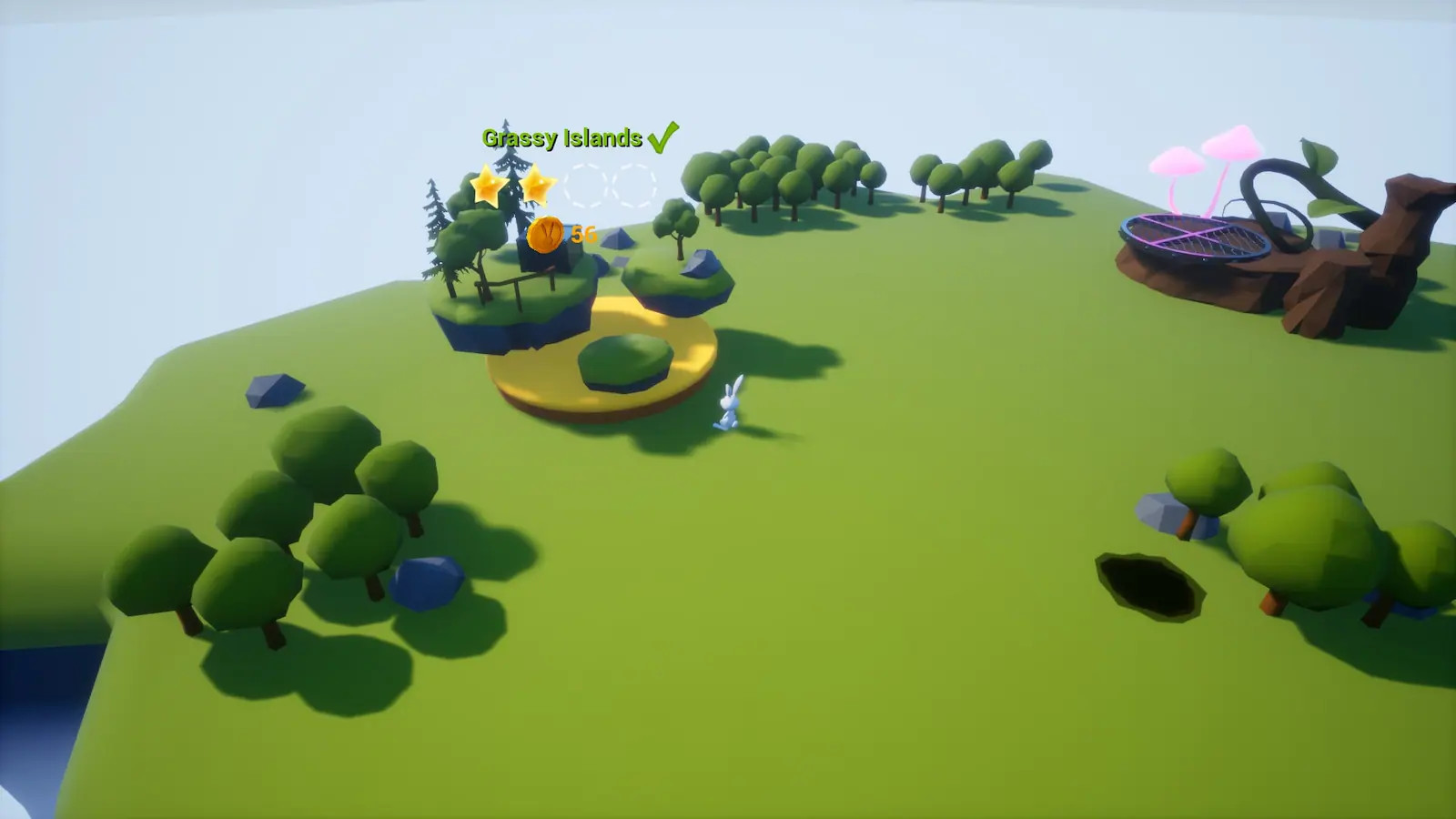The height and width of the screenshot is (819, 1456).
Task: Click the Grassy Islands title text
Action: (x=561, y=138)
